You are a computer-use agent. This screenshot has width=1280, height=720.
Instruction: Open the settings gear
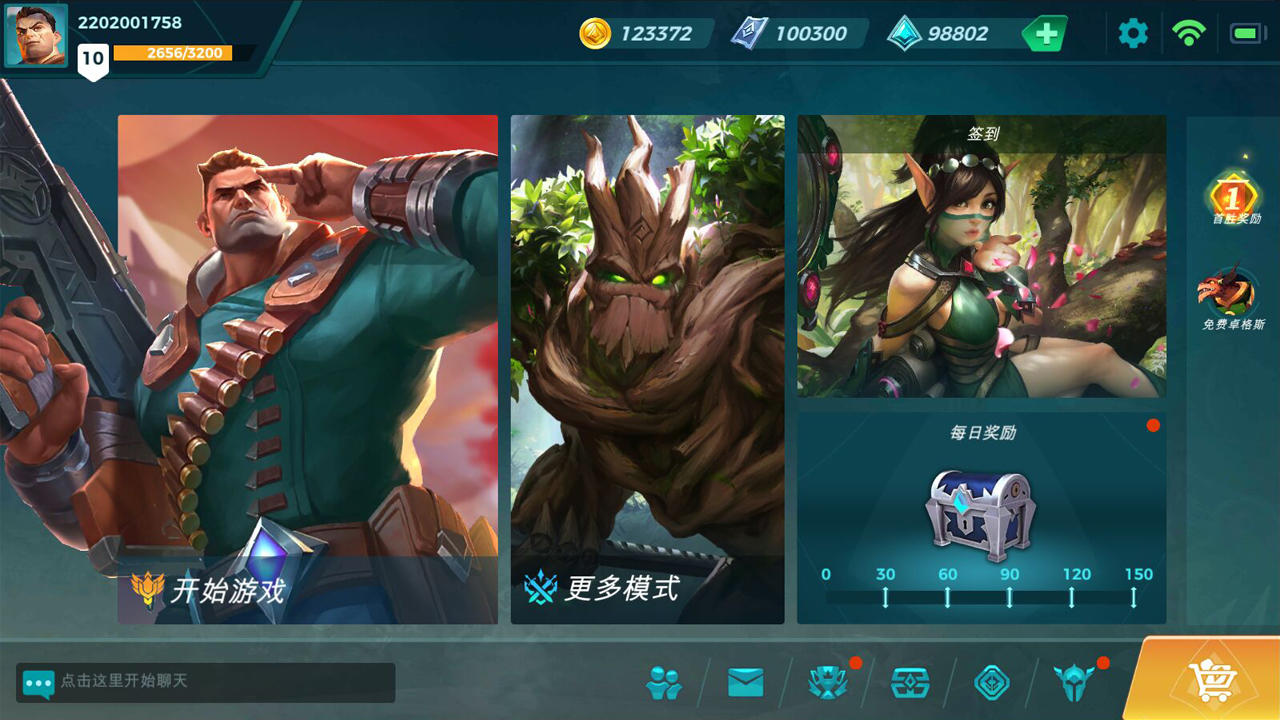[1132, 32]
